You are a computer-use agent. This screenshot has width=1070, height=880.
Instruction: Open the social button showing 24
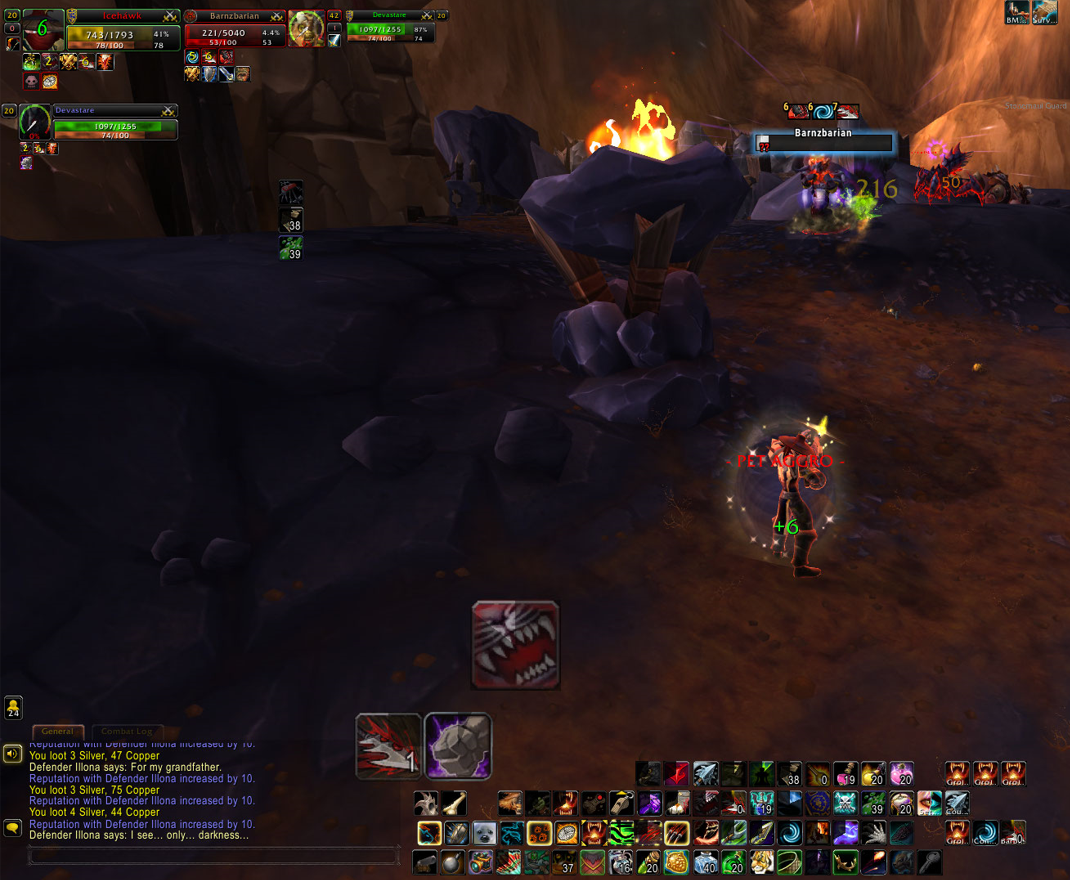(x=13, y=708)
